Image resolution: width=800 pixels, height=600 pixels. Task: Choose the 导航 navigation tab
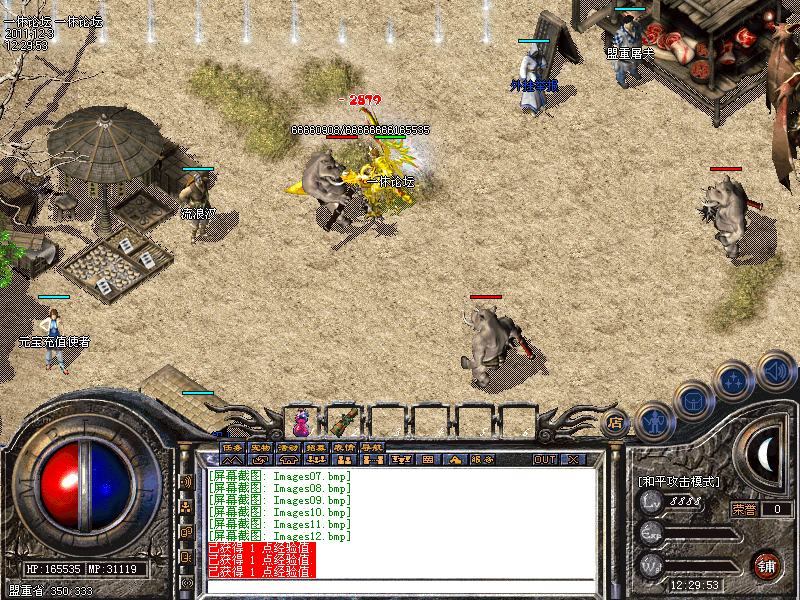372,447
